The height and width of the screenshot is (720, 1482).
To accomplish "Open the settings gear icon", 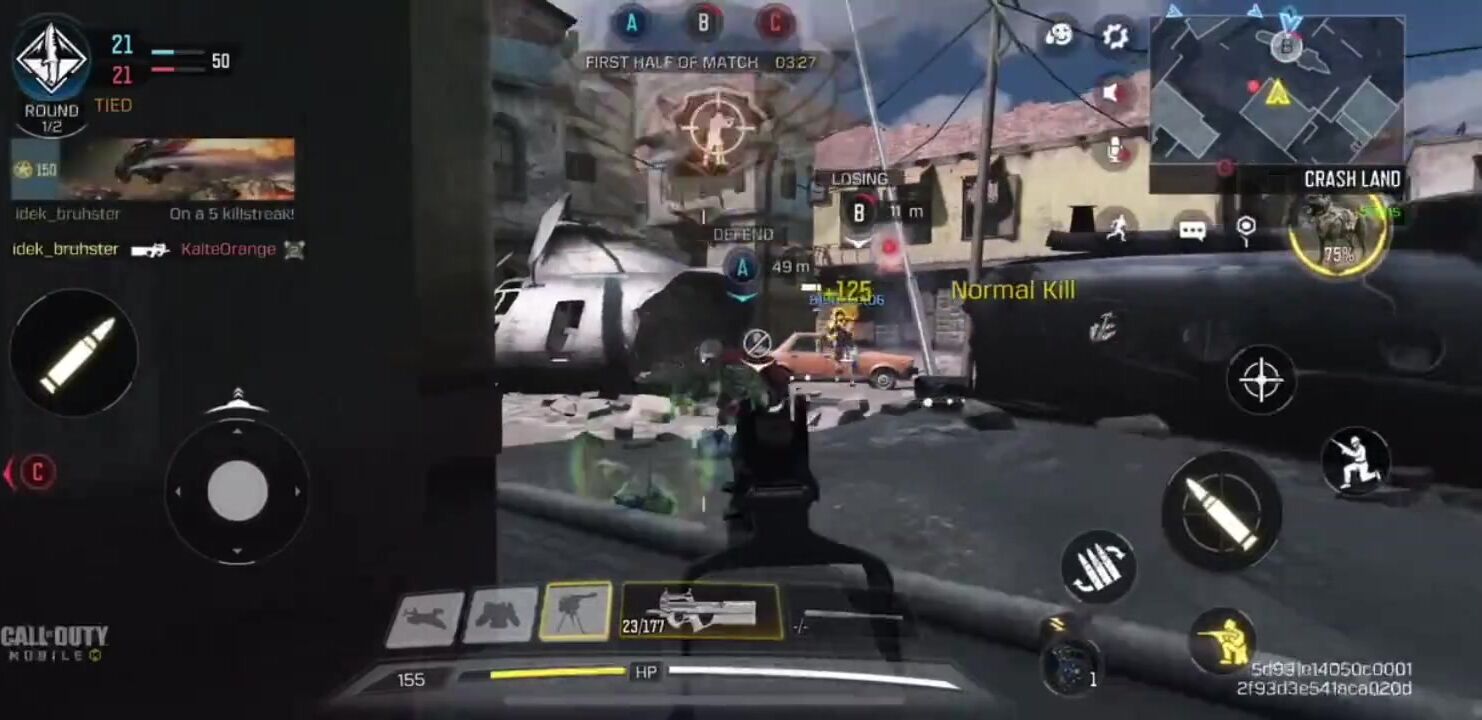I will point(1114,37).
